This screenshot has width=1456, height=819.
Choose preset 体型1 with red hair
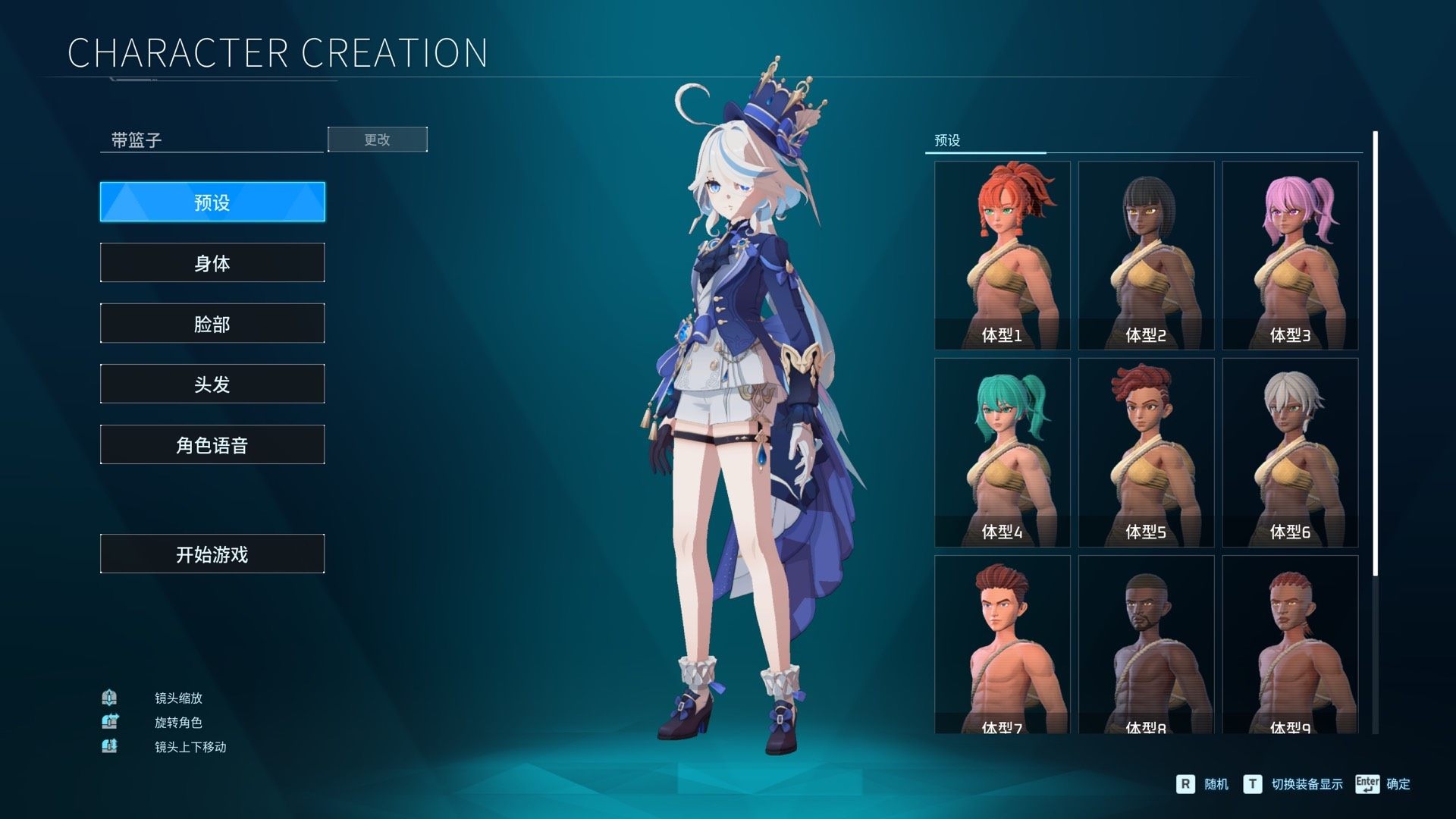(x=1002, y=255)
